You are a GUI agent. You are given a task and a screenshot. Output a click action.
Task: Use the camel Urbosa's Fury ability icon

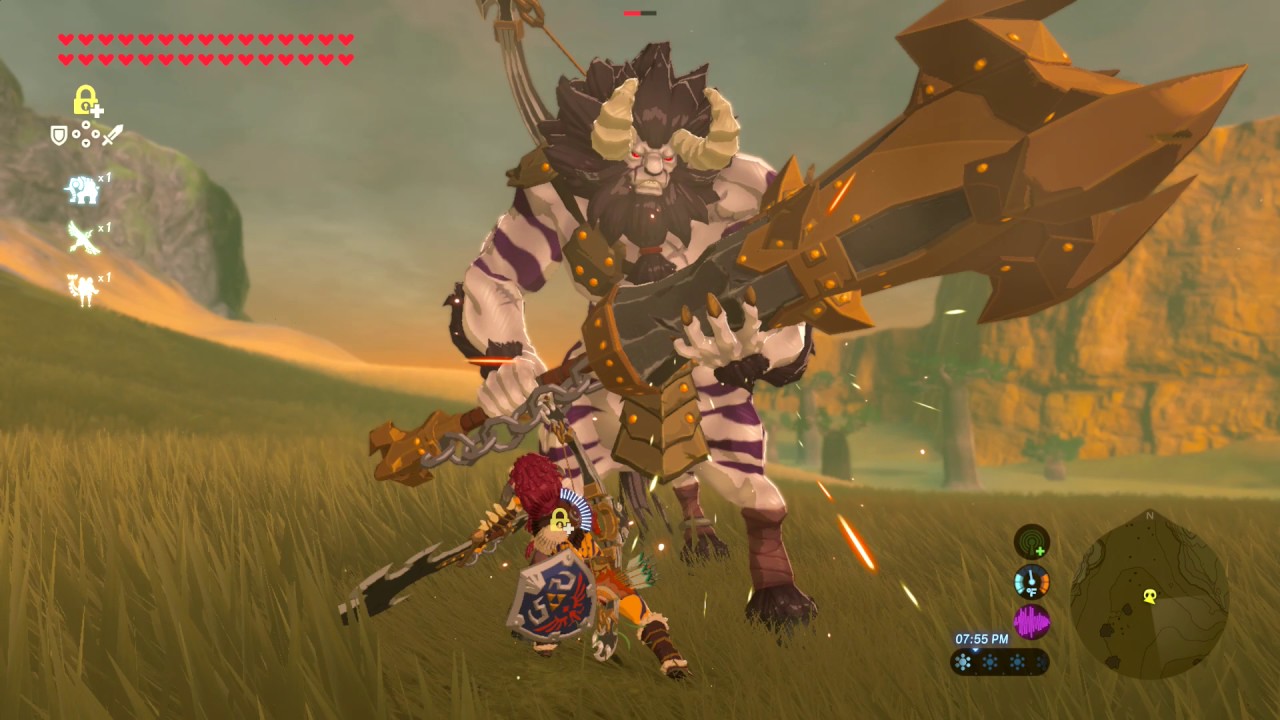pos(82,289)
